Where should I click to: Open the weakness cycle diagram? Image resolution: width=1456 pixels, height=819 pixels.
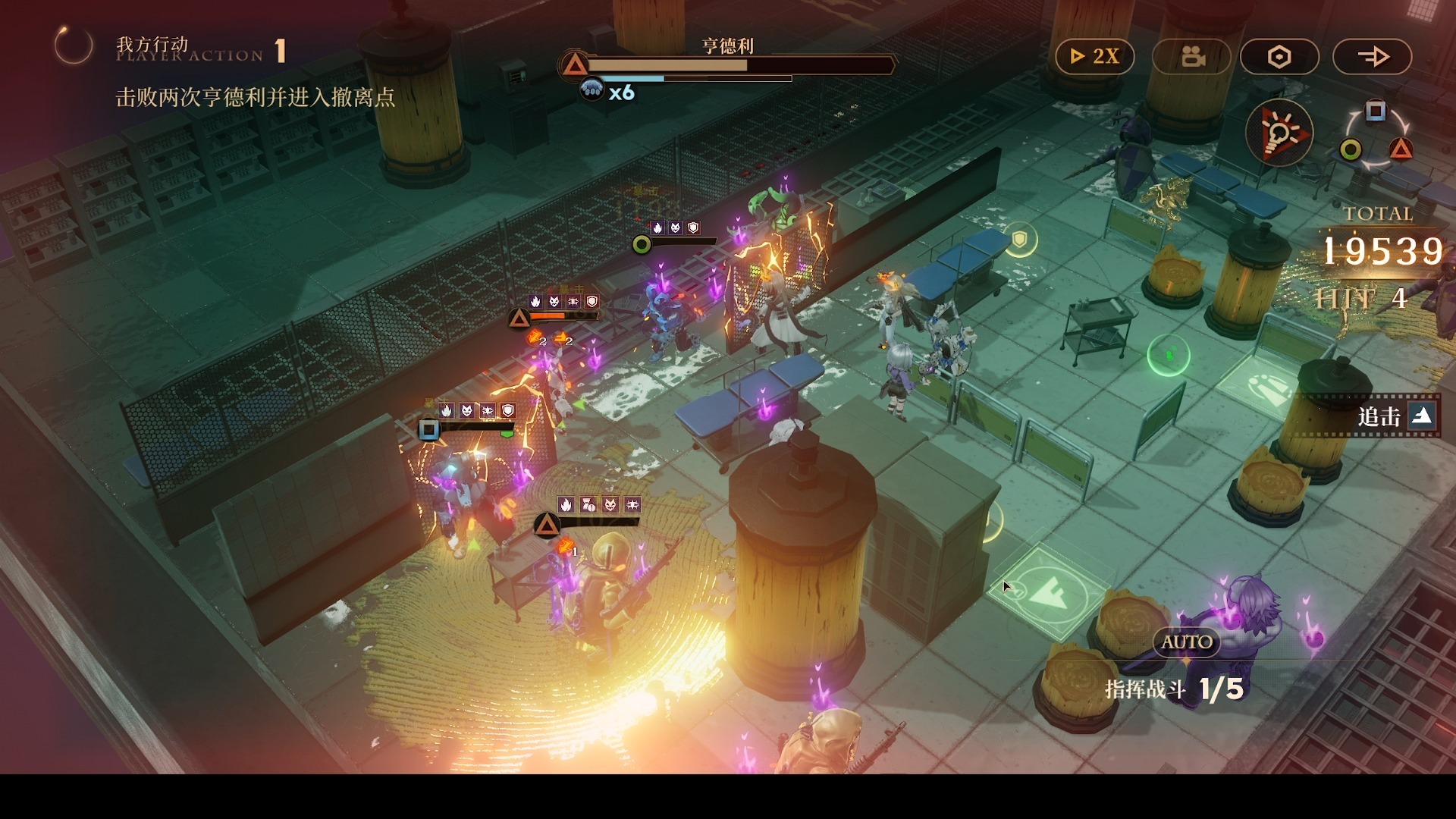tap(1376, 136)
